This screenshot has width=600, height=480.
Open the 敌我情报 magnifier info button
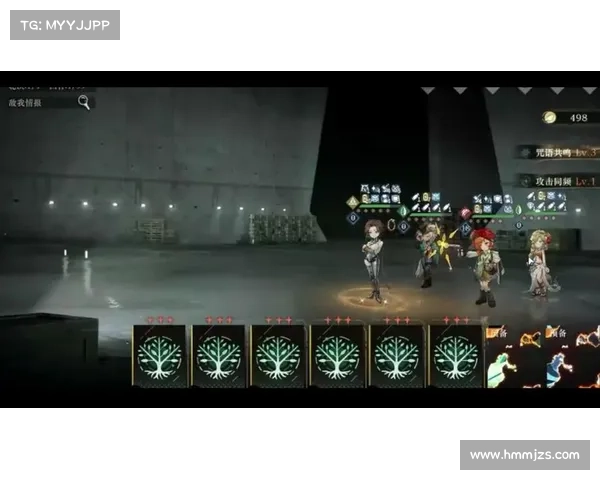(x=84, y=101)
